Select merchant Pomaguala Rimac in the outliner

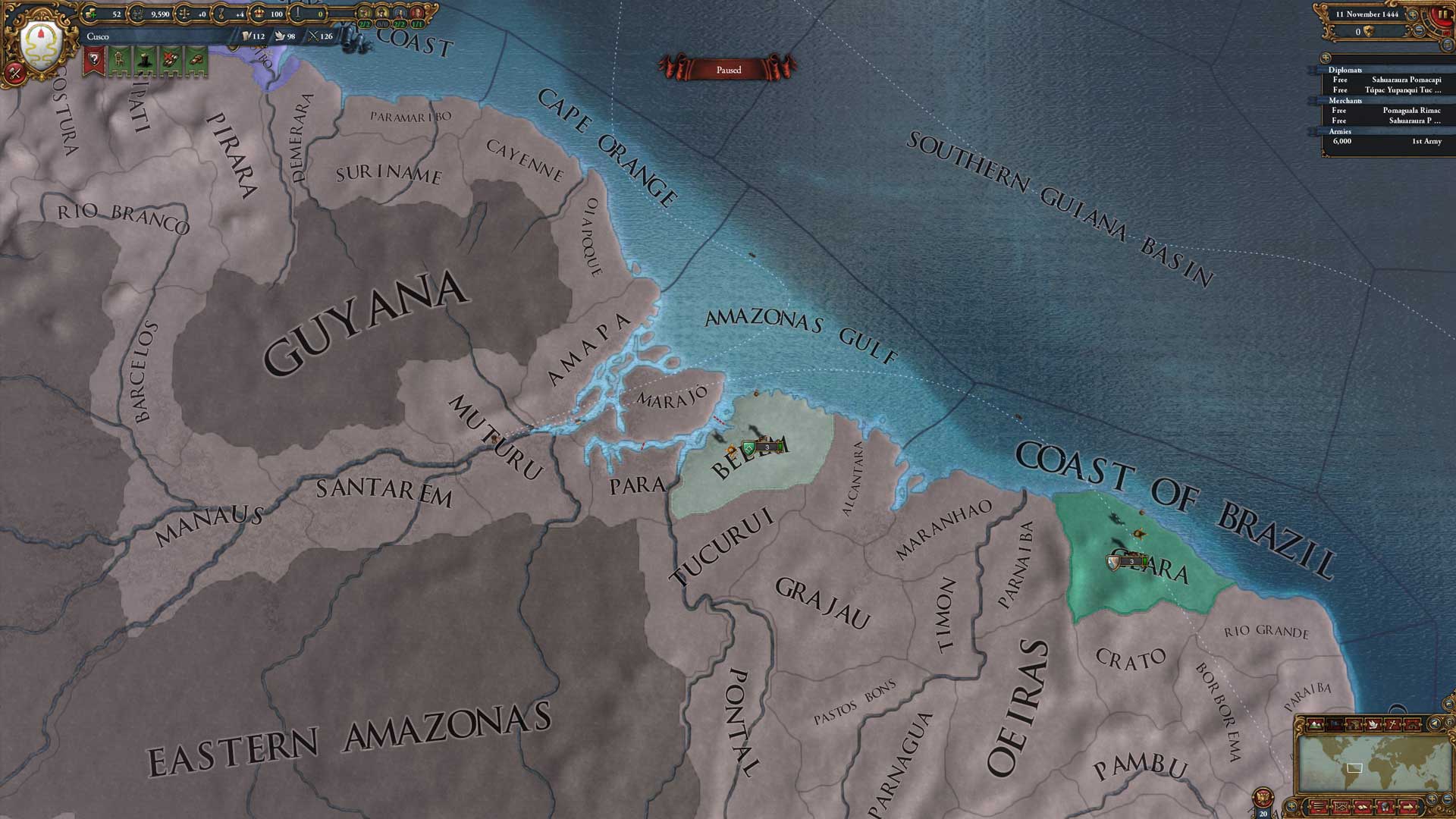point(1410,111)
